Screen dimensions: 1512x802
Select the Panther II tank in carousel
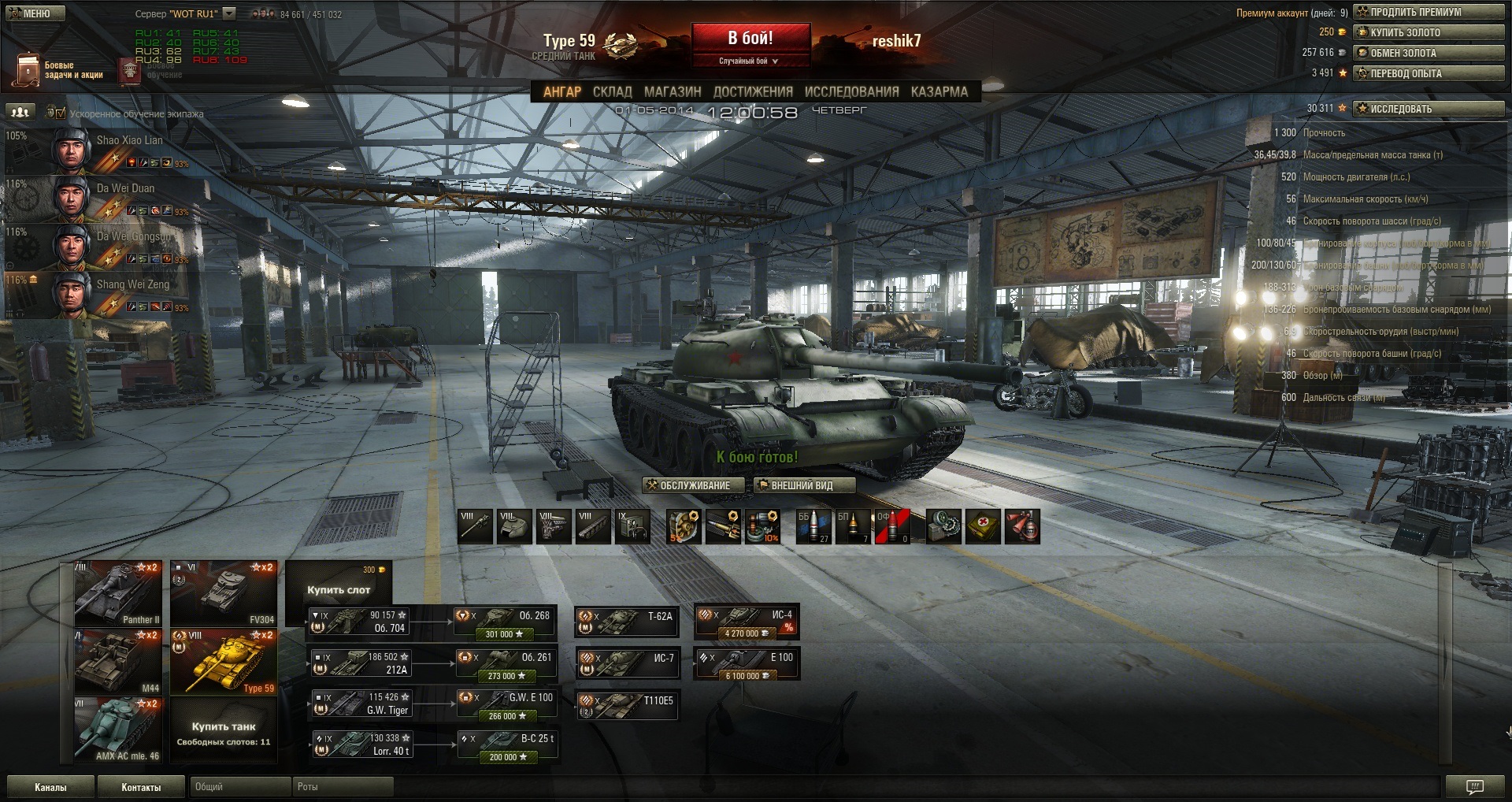point(118,593)
